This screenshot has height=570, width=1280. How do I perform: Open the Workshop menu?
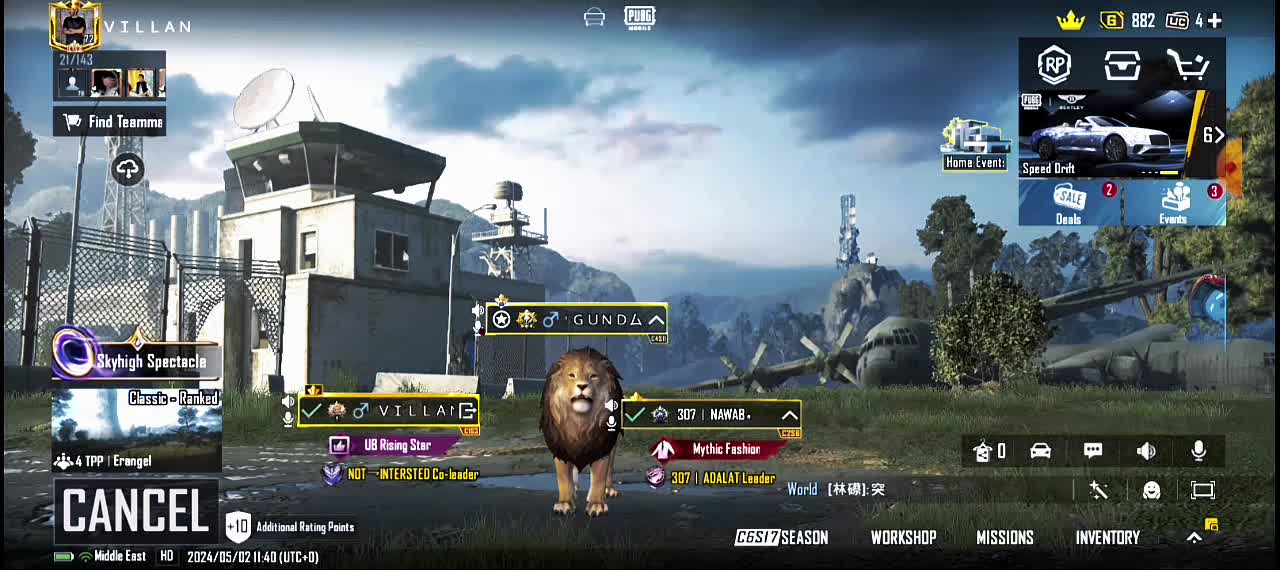click(x=903, y=538)
